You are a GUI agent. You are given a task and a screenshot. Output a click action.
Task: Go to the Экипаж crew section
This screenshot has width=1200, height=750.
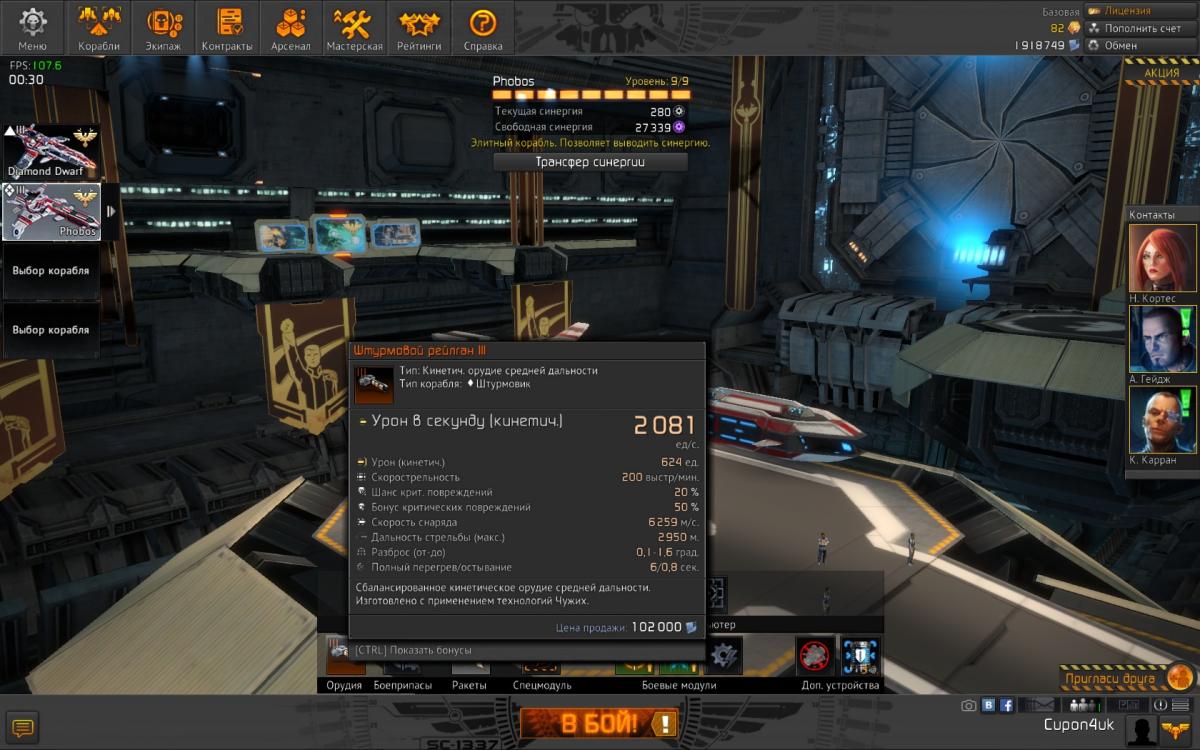click(164, 28)
